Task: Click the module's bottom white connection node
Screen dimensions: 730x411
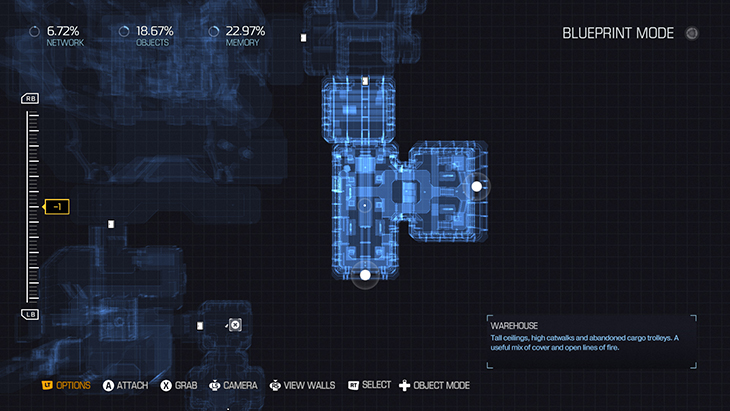Action: pyautogui.click(x=365, y=274)
